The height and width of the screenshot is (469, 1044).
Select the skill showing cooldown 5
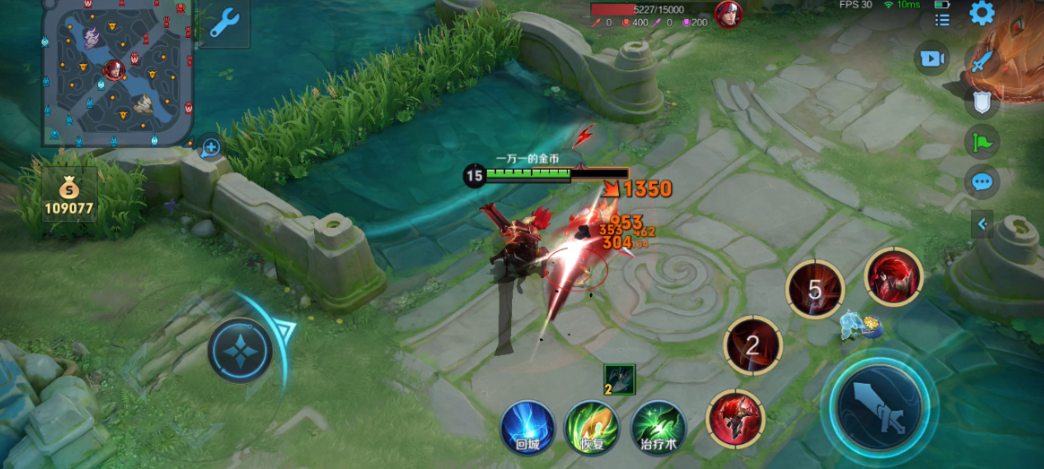814,290
